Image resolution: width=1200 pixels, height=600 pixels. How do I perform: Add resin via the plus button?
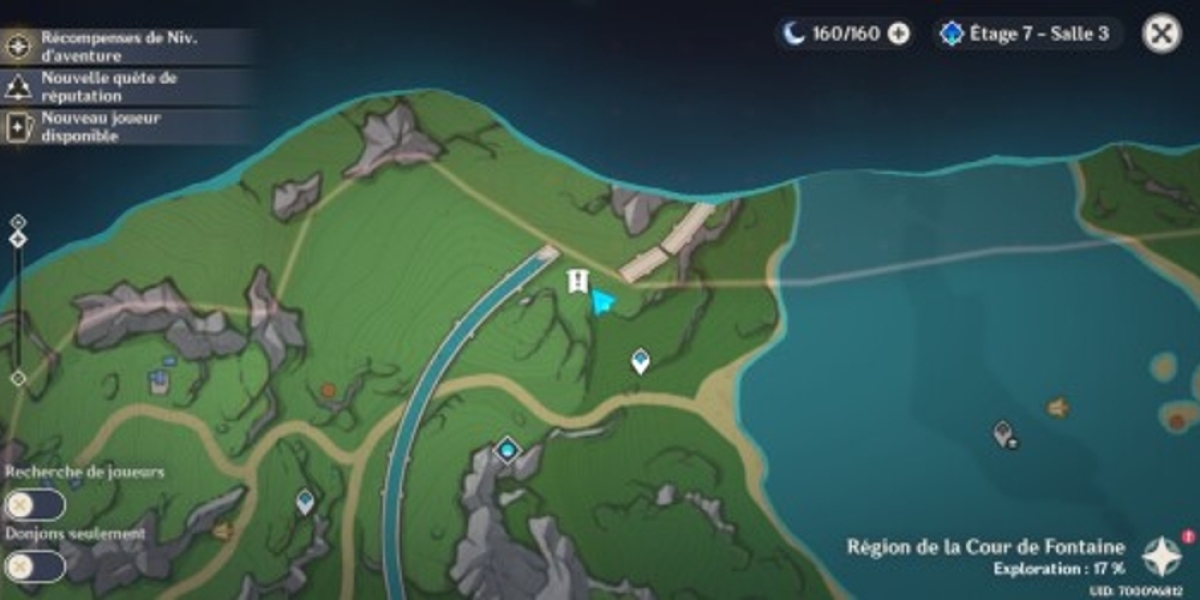click(x=899, y=34)
